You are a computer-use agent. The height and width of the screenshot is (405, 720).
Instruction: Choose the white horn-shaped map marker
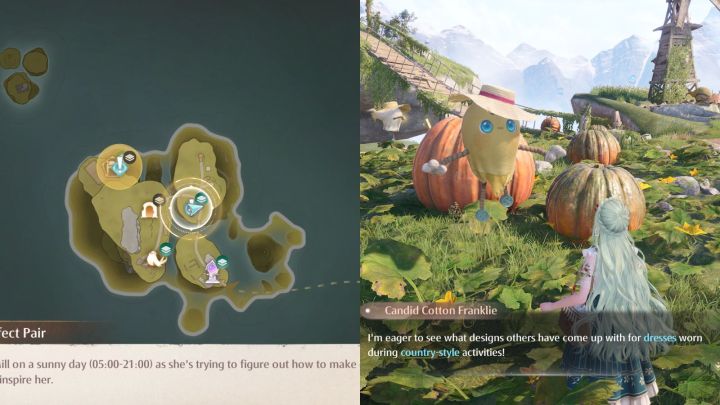(155, 258)
